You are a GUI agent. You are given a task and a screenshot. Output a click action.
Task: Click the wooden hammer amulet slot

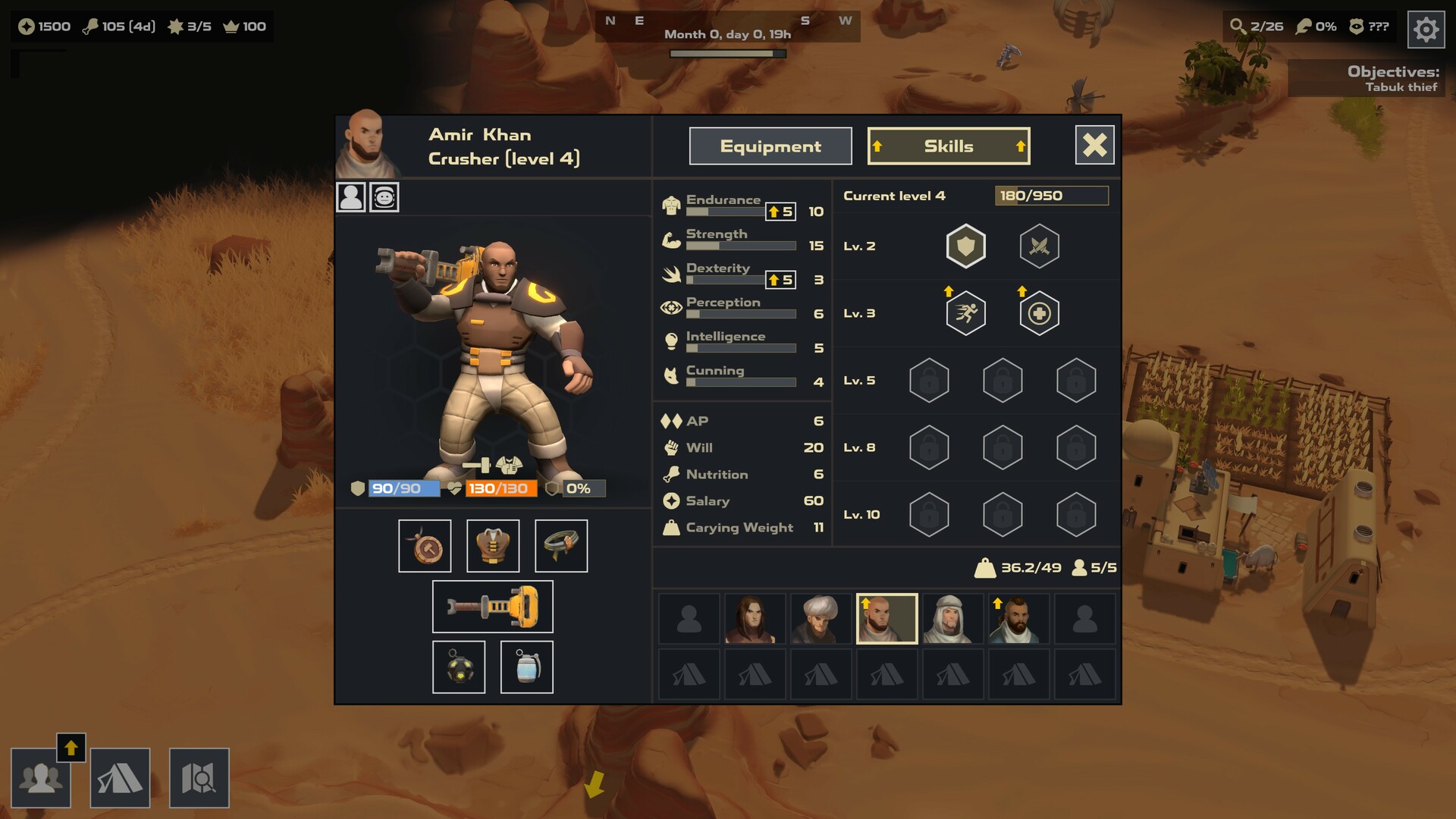click(x=426, y=545)
